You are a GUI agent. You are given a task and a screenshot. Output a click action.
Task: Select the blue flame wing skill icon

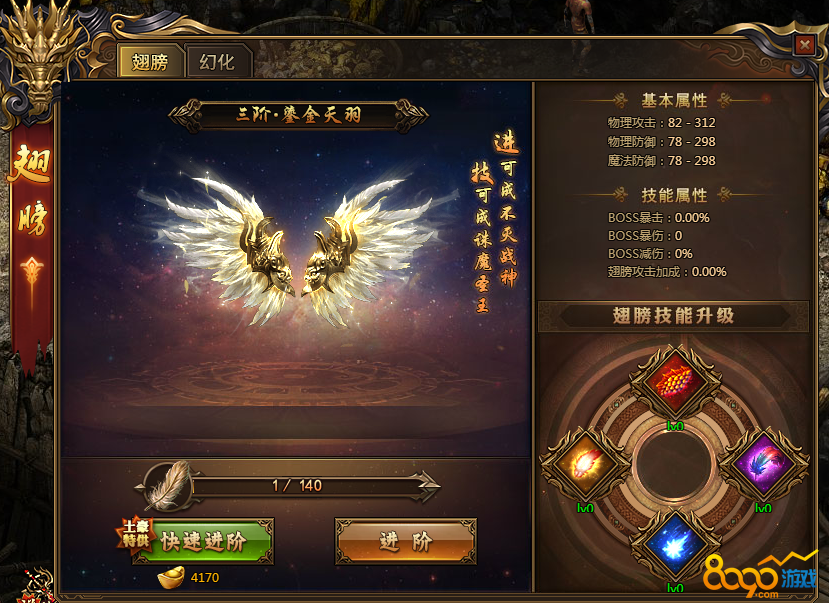[x=676, y=545]
